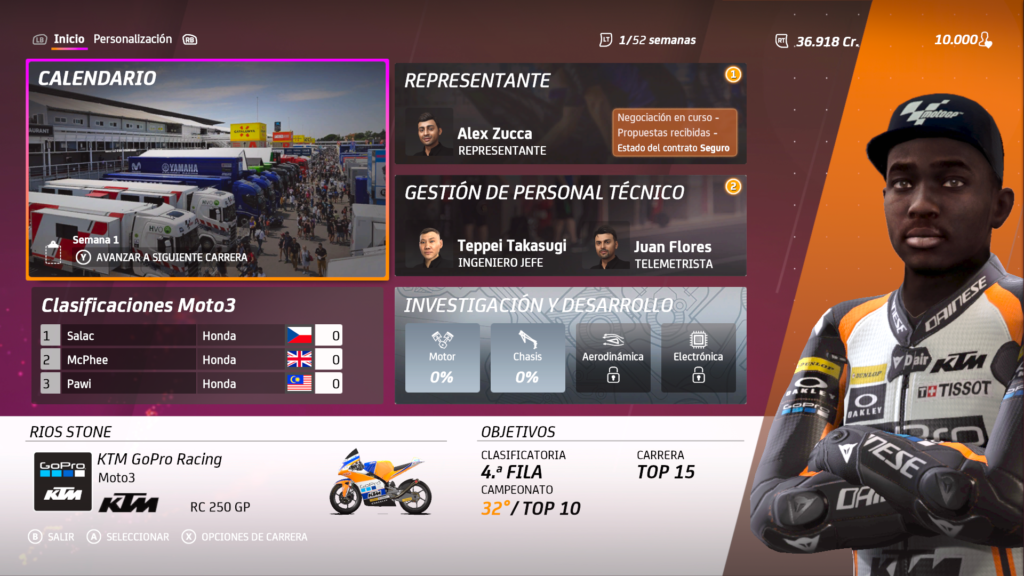Switch to the Inicio tab

[69, 39]
